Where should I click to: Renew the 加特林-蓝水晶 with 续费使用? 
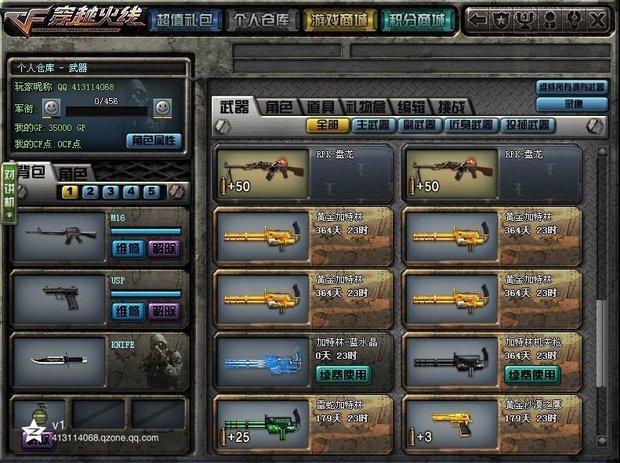[343, 374]
